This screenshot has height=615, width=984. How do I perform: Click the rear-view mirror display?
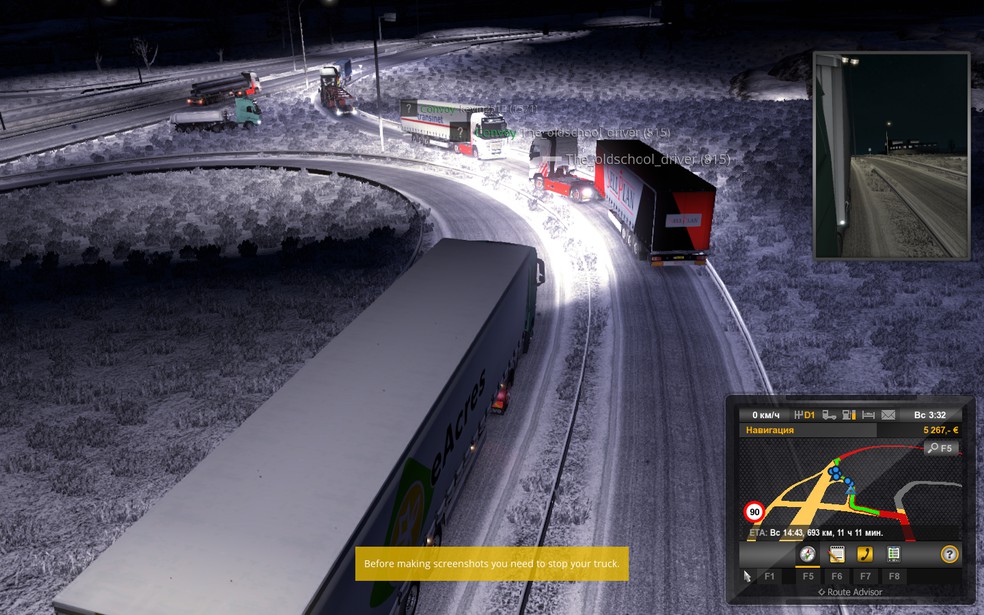tap(892, 156)
